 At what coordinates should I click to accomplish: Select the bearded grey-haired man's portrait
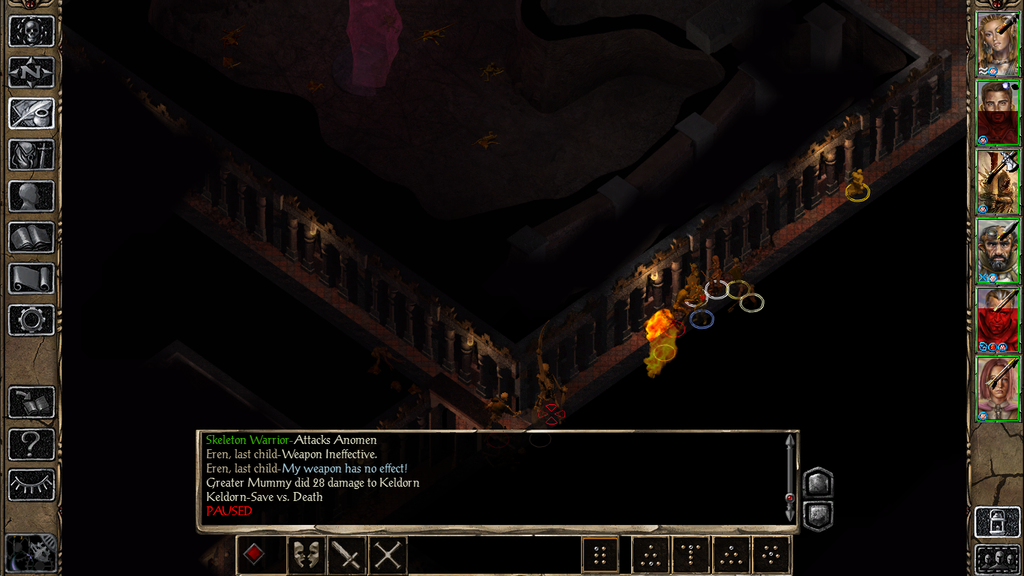coord(997,249)
